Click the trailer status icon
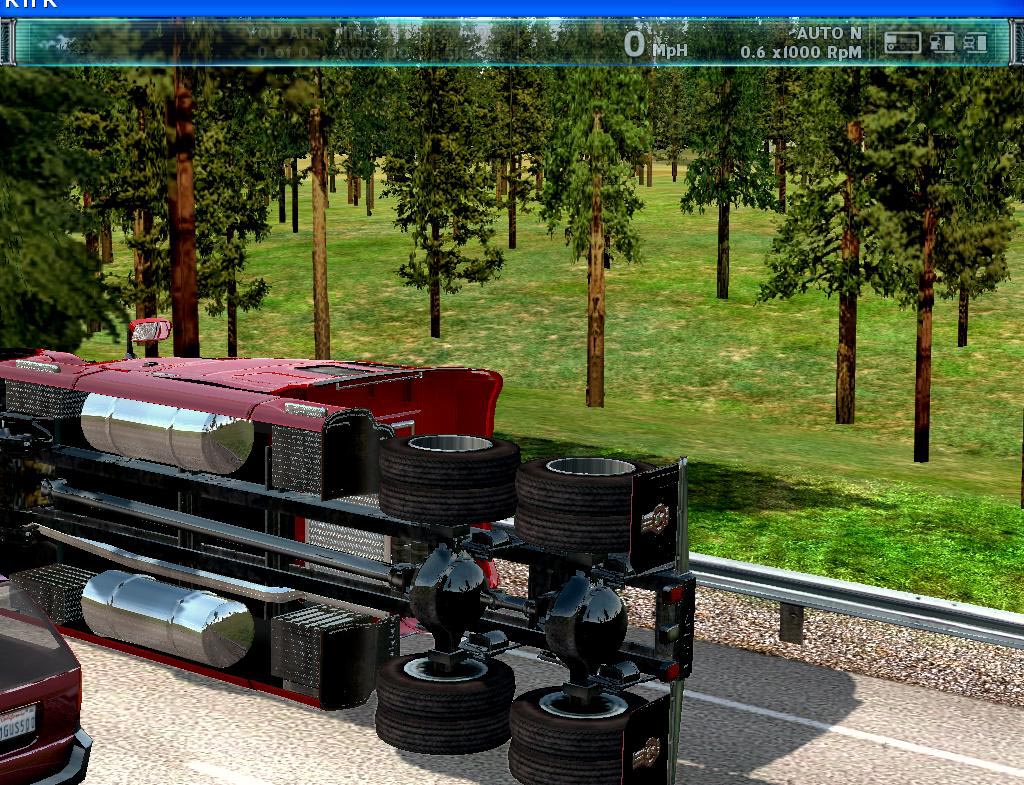 coord(902,42)
